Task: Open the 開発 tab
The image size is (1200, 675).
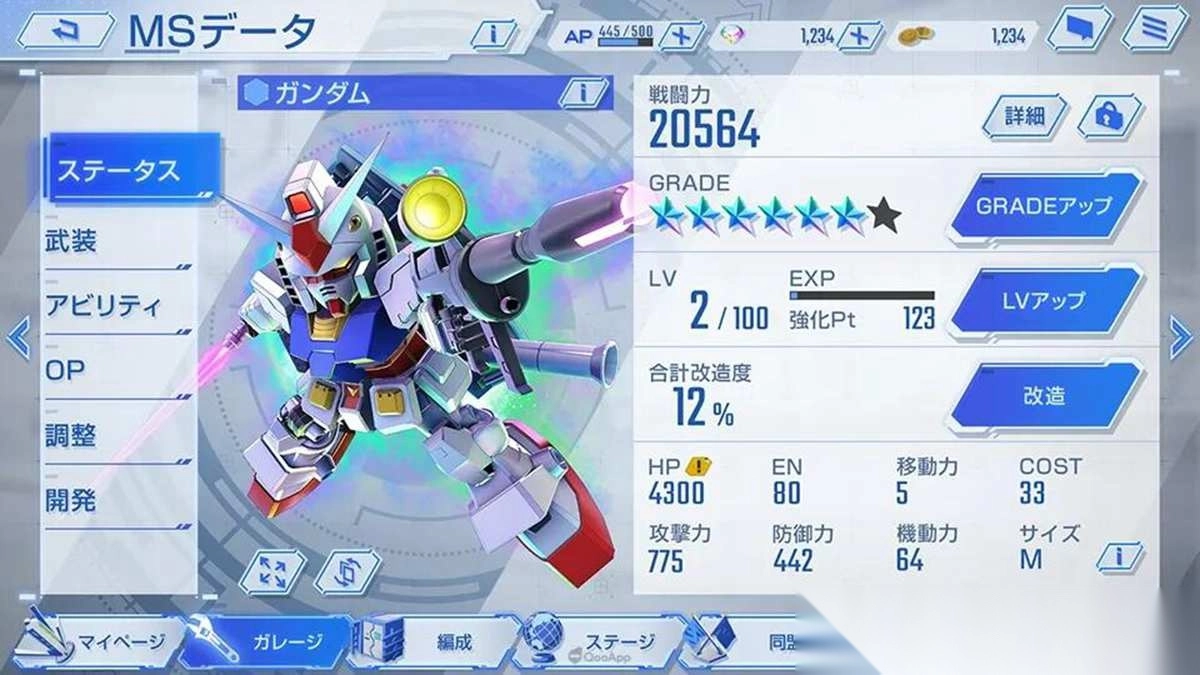Action: tap(117, 501)
